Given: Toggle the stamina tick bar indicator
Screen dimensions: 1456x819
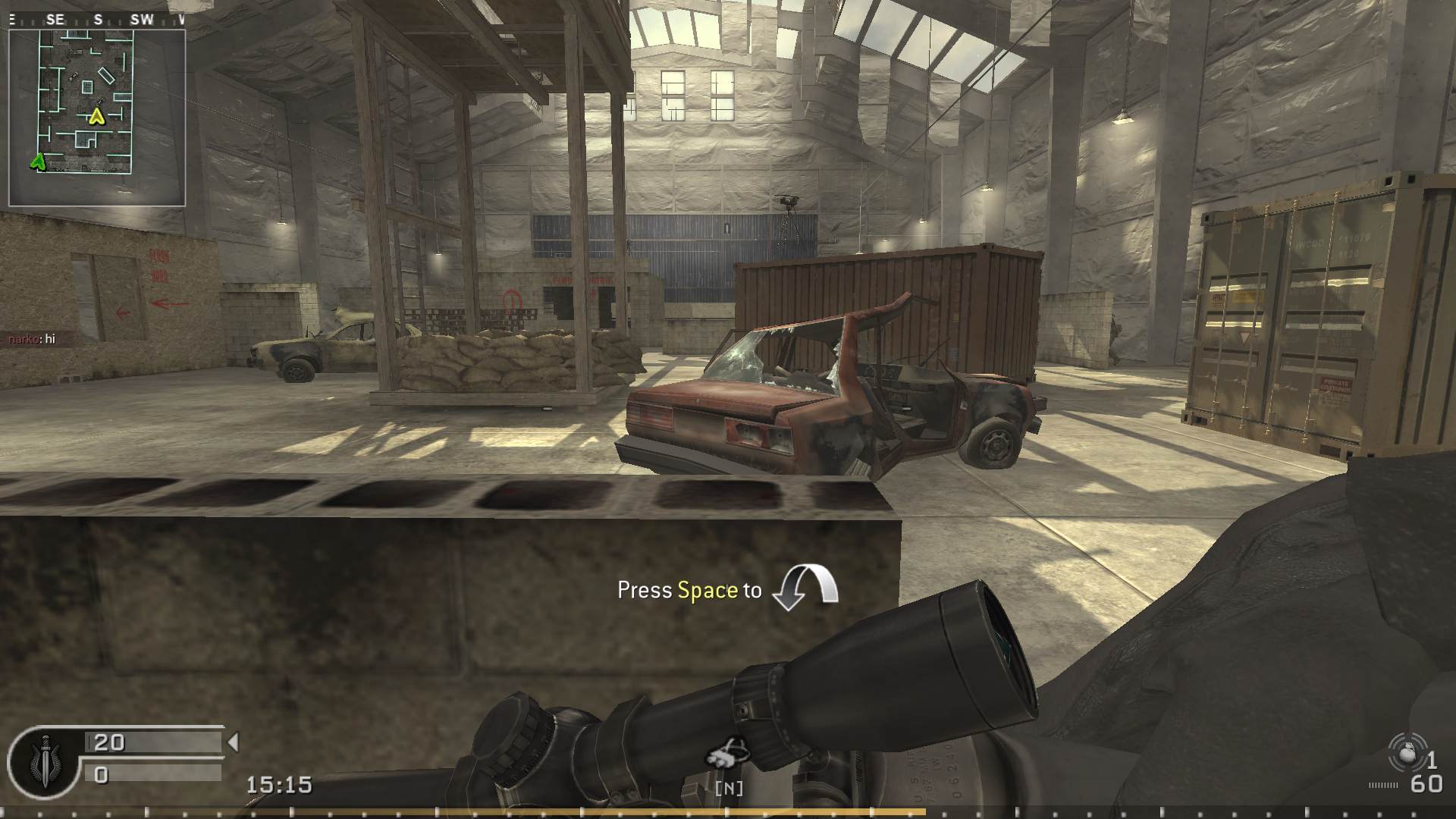Looking at the screenshot, I should 1382,786.
